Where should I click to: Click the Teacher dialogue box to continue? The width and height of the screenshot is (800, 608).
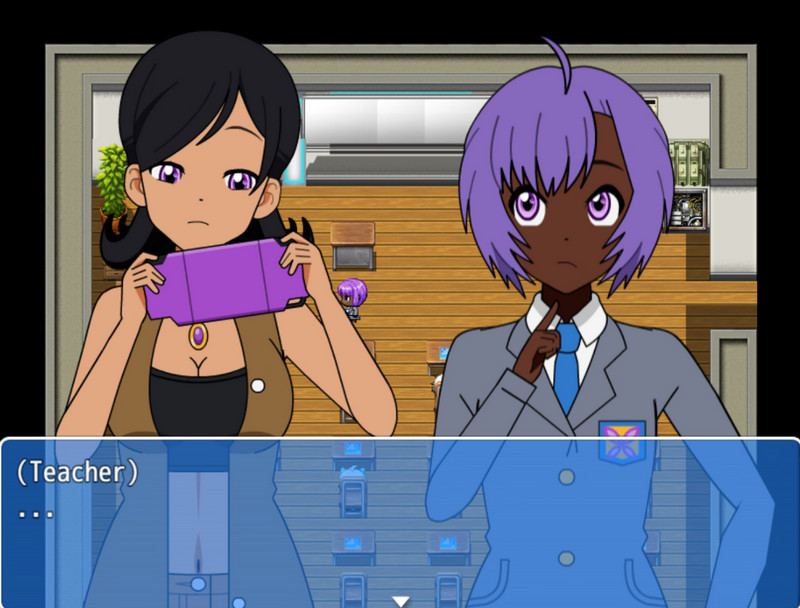pos(400,520)
